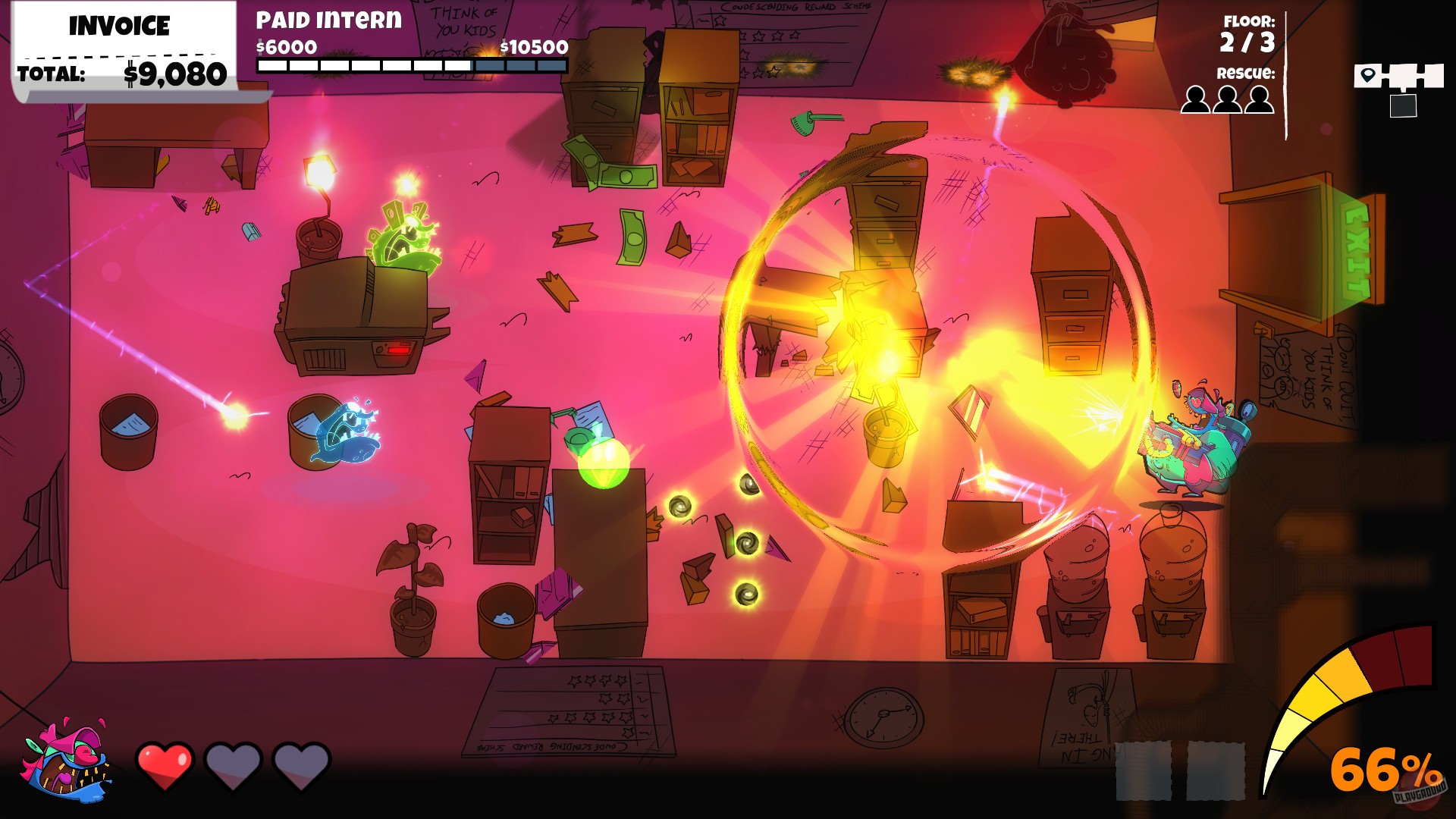
Task: Click the glowing green EXIT sign
Action: (x=1358, y=251)
